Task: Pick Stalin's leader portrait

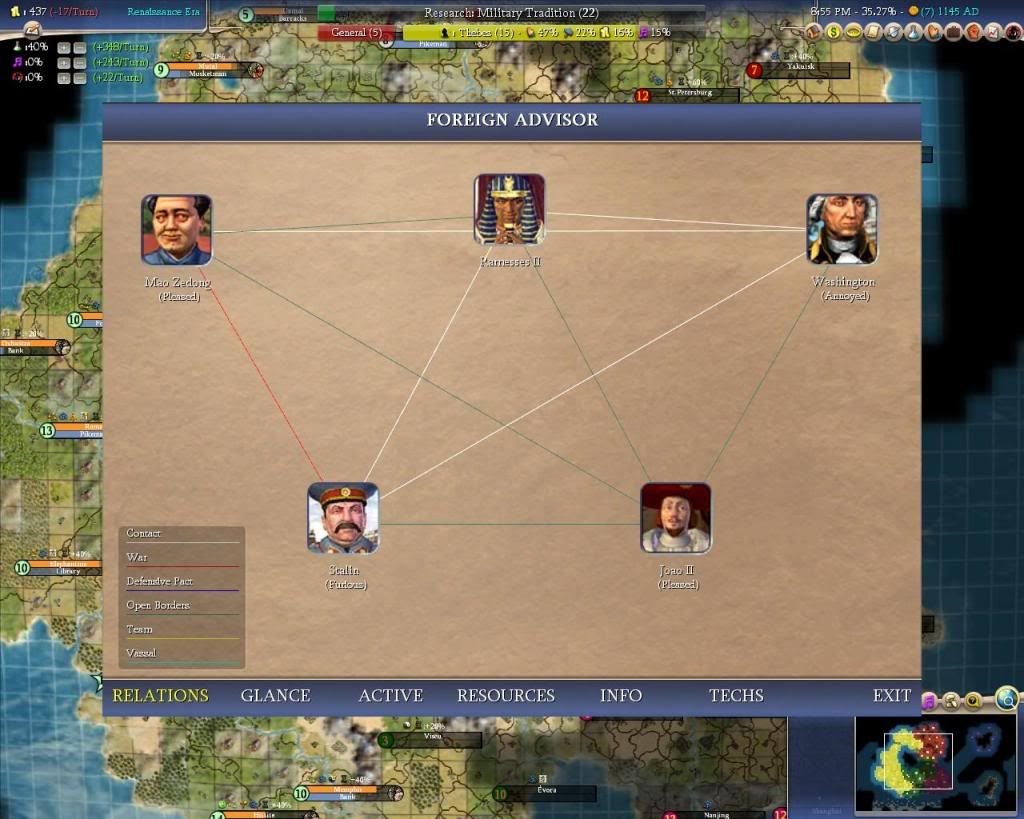Action: (x=343, y=518)
